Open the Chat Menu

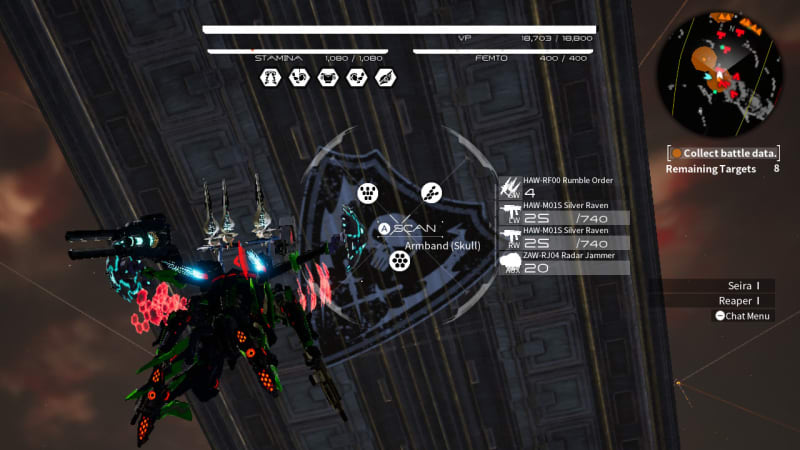742,316
